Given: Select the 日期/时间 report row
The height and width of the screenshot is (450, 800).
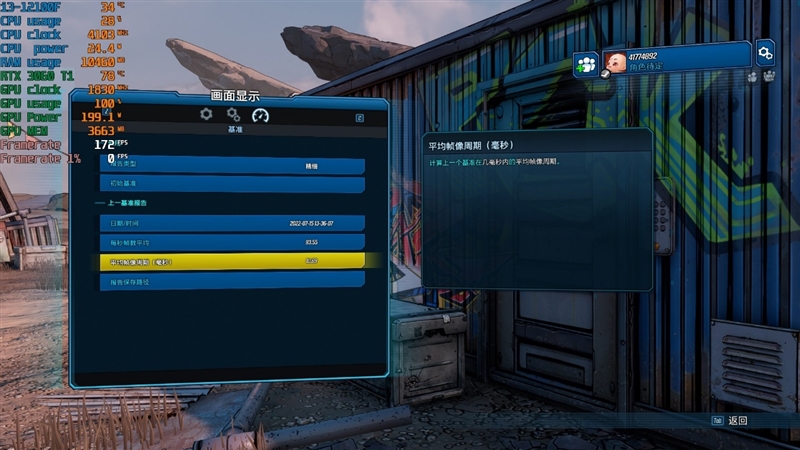Looking at the screenshot, I should pyautogui.click(x=232, y=223).
